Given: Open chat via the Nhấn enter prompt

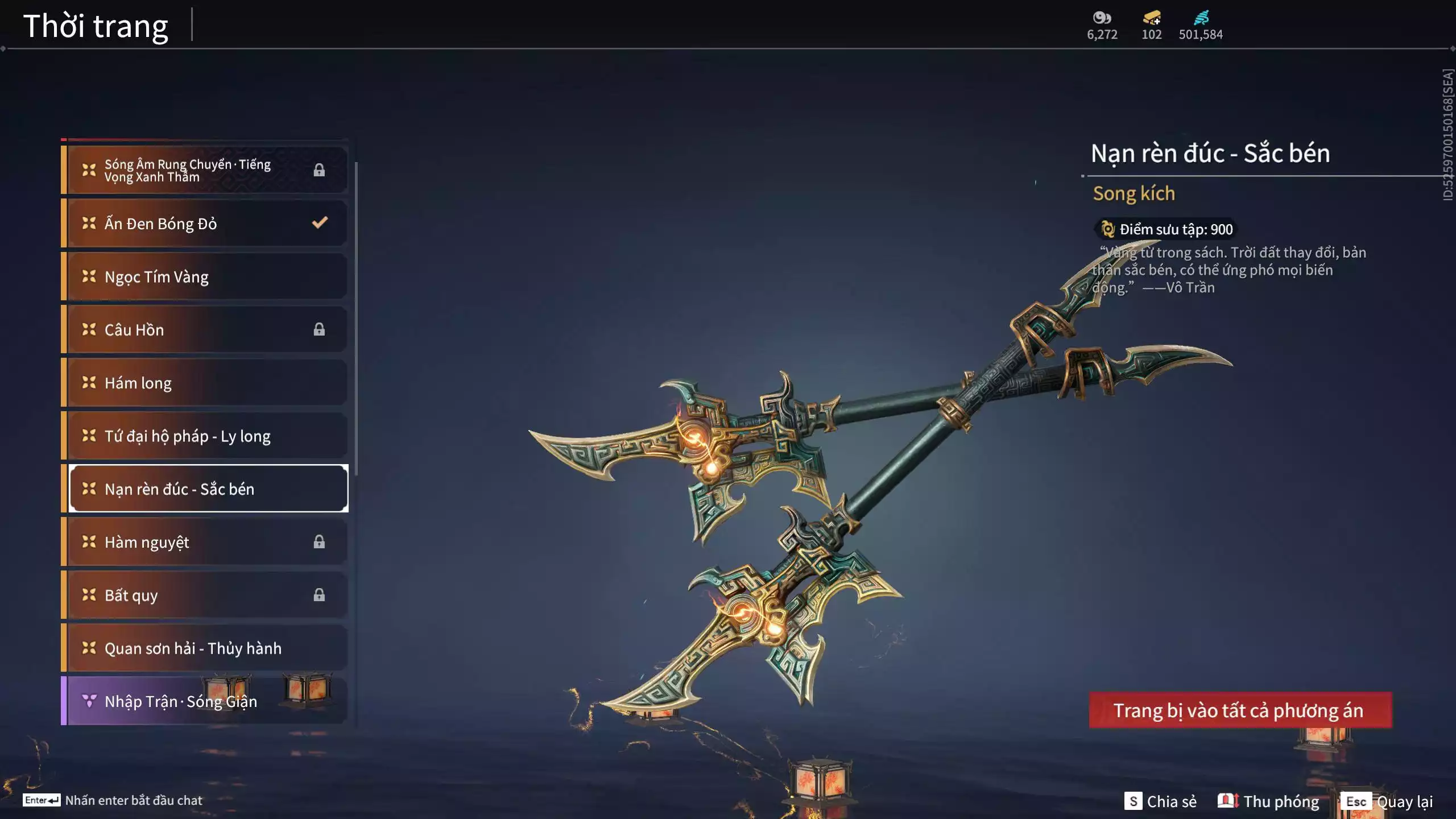Looking at the screenshot, I should pyautogui.click(x=113, y=800).
